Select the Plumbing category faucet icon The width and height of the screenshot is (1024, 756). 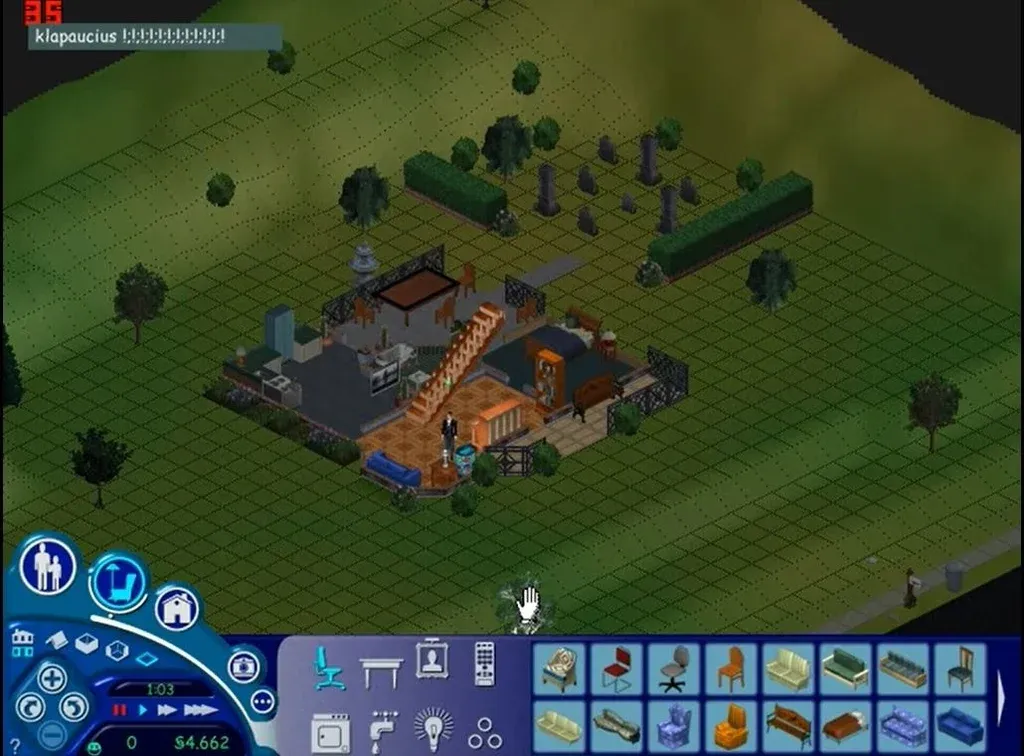(382, 731)
